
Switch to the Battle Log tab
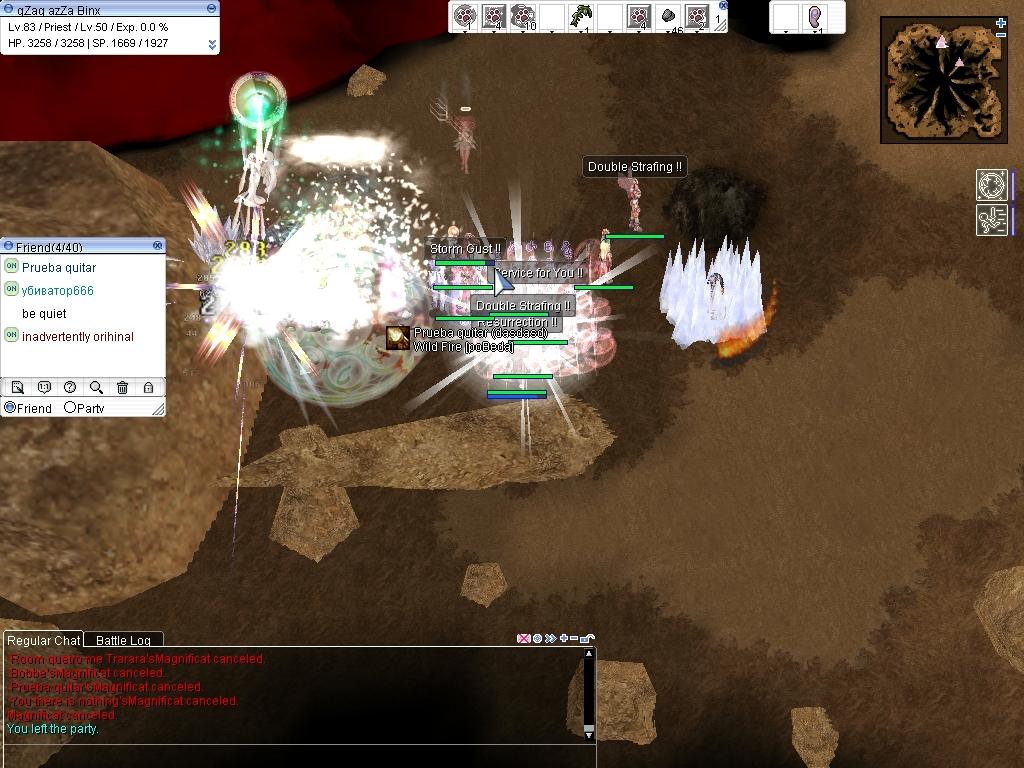[123, 640]
